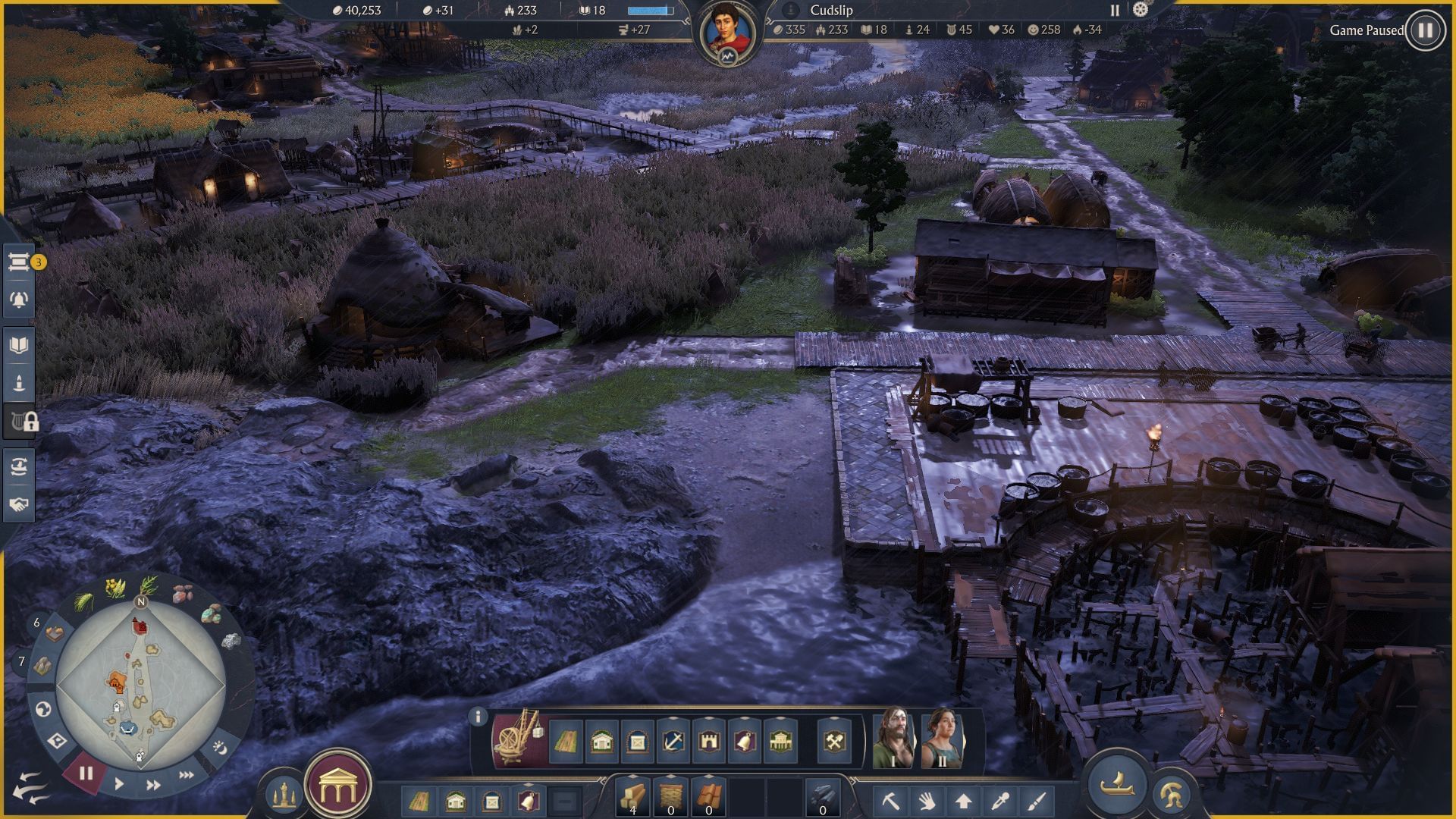Toggle the day-night icon on the minimap
The image size is (1456, 819).
218,749
